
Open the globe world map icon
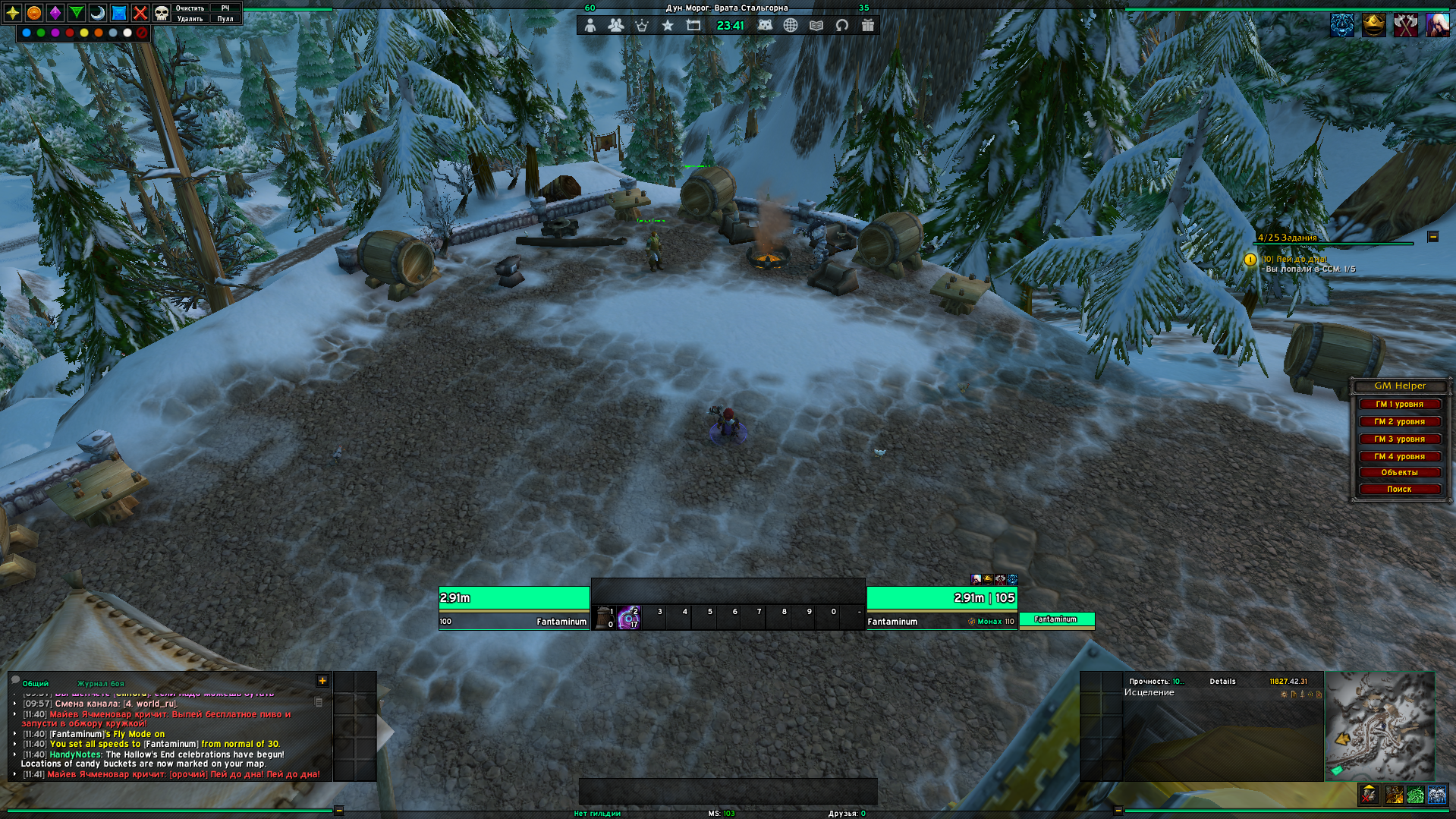coord(791,26)
